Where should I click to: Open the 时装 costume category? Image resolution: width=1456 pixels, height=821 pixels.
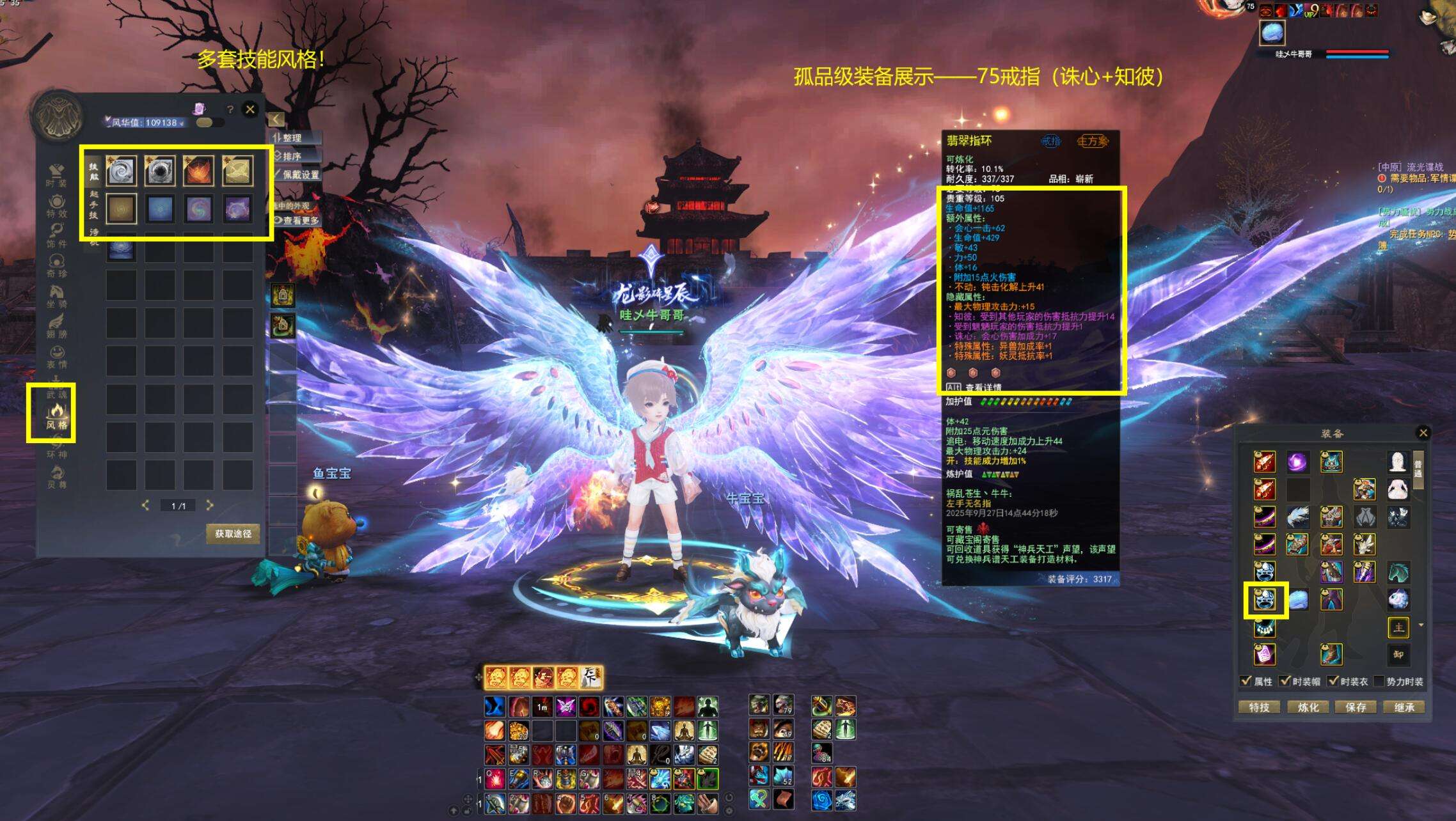tap(56, 175)
